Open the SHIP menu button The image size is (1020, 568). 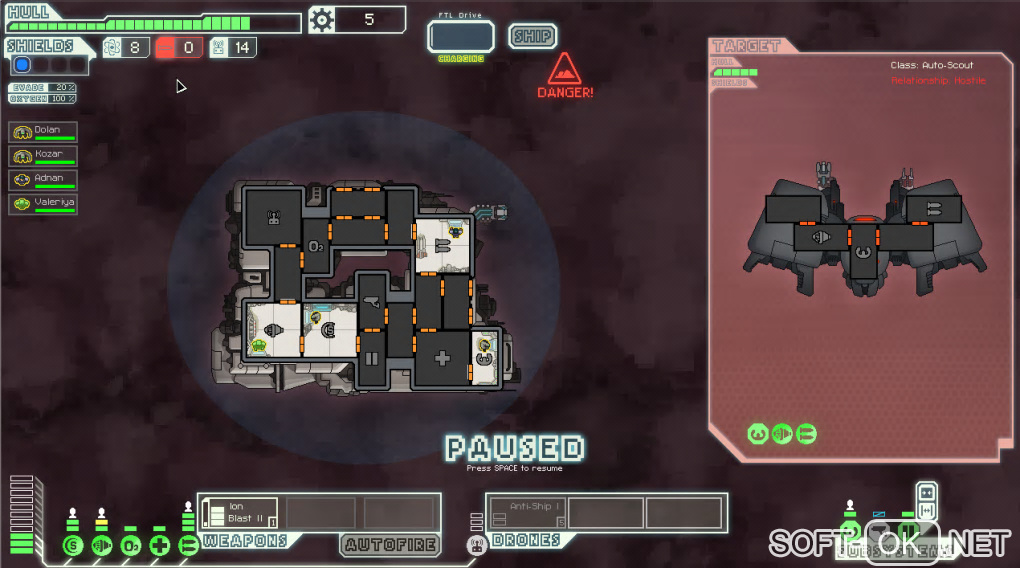tap(533, 36)
